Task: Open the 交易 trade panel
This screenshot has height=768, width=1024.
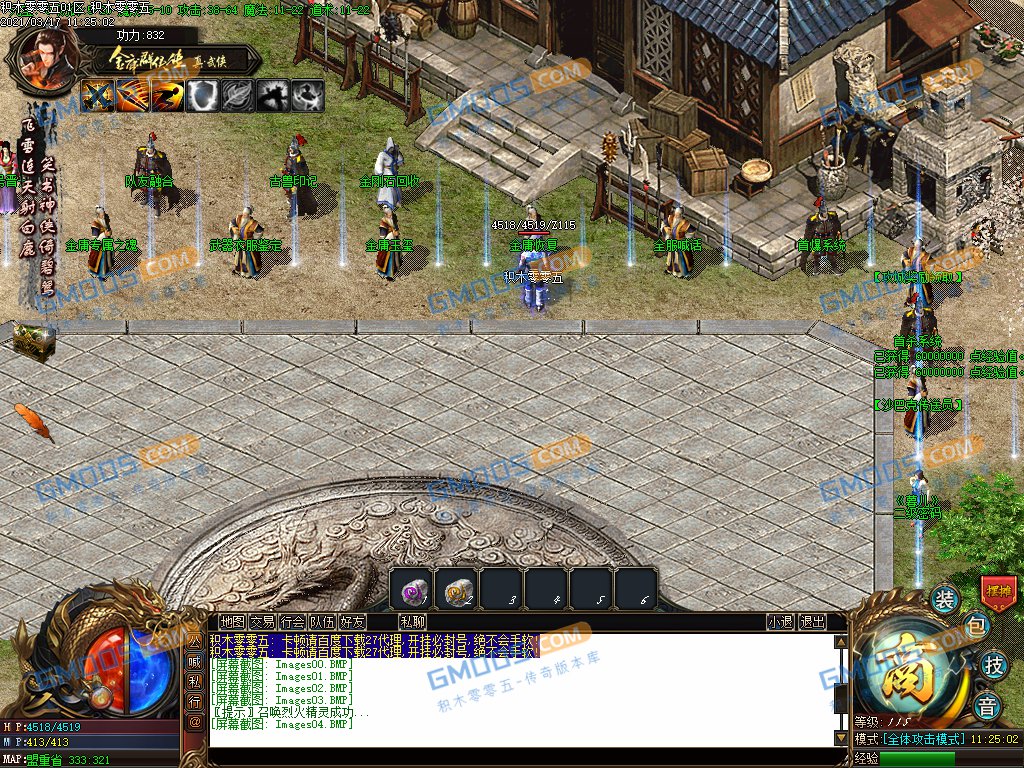Action: pyautogui.click(x=262, y=622)
